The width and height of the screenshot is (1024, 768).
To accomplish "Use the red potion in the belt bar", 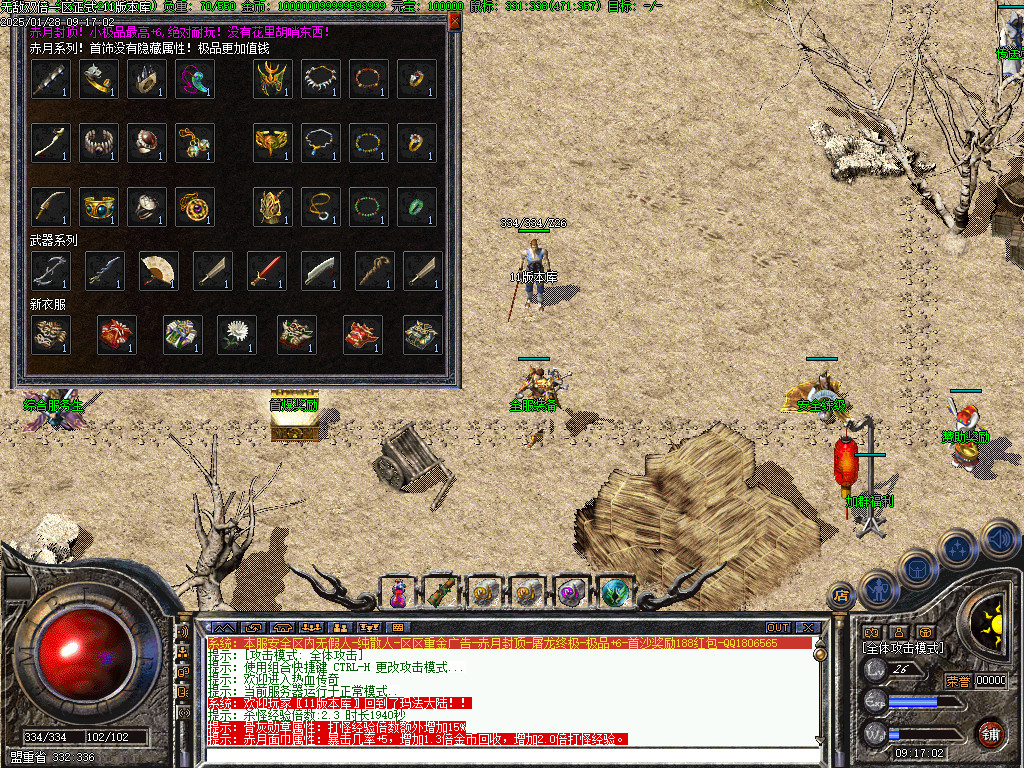I will (x=398, y=593).
